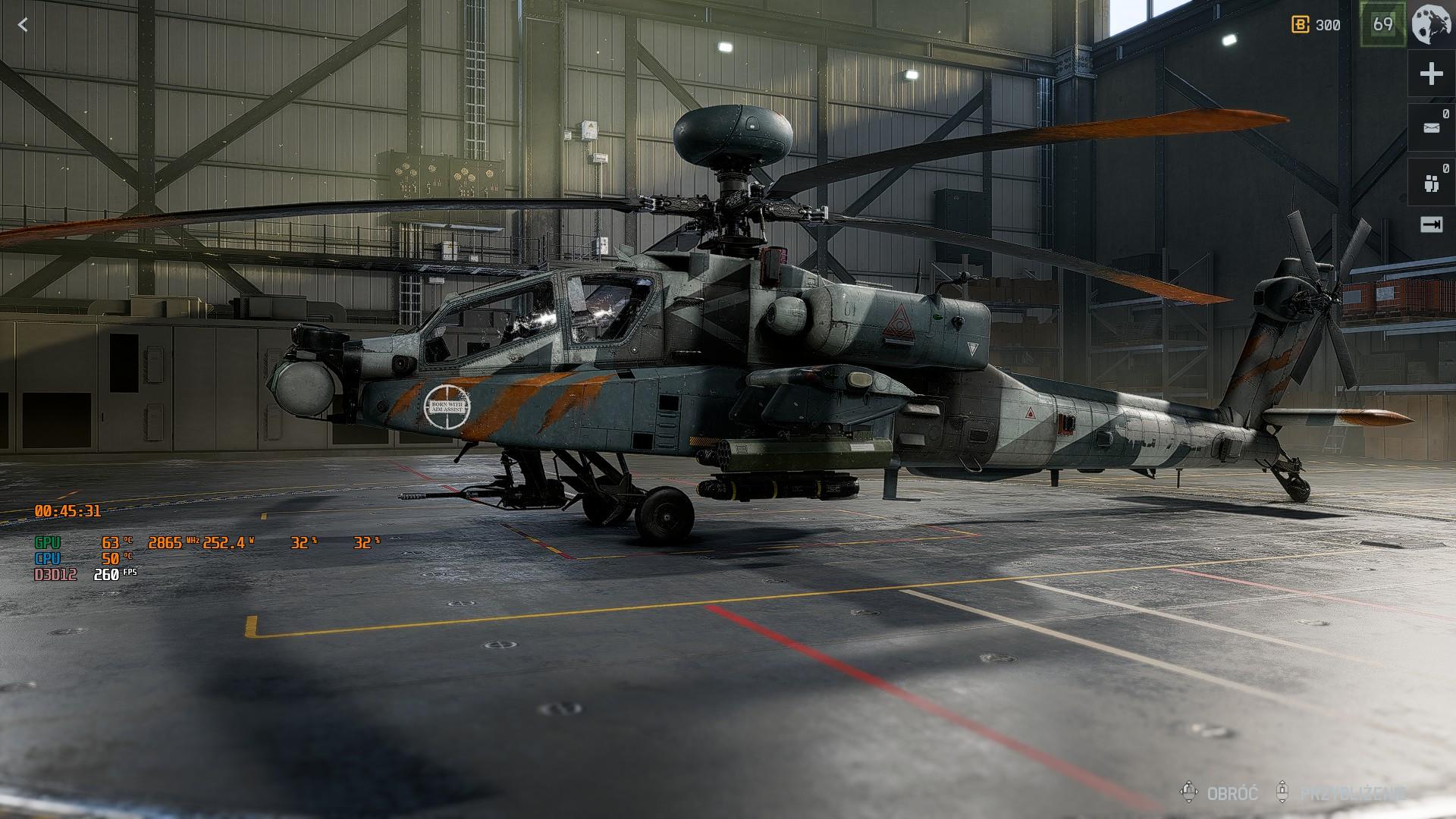Show the friends list icon

click(x=1431, y=183)
